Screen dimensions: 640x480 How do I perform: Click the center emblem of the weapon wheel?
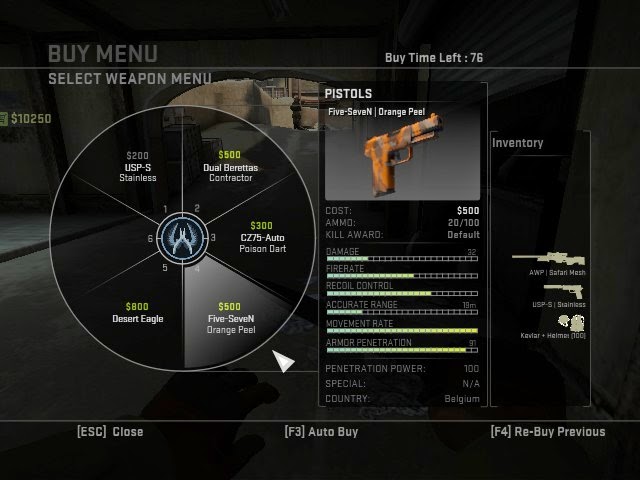183,238
